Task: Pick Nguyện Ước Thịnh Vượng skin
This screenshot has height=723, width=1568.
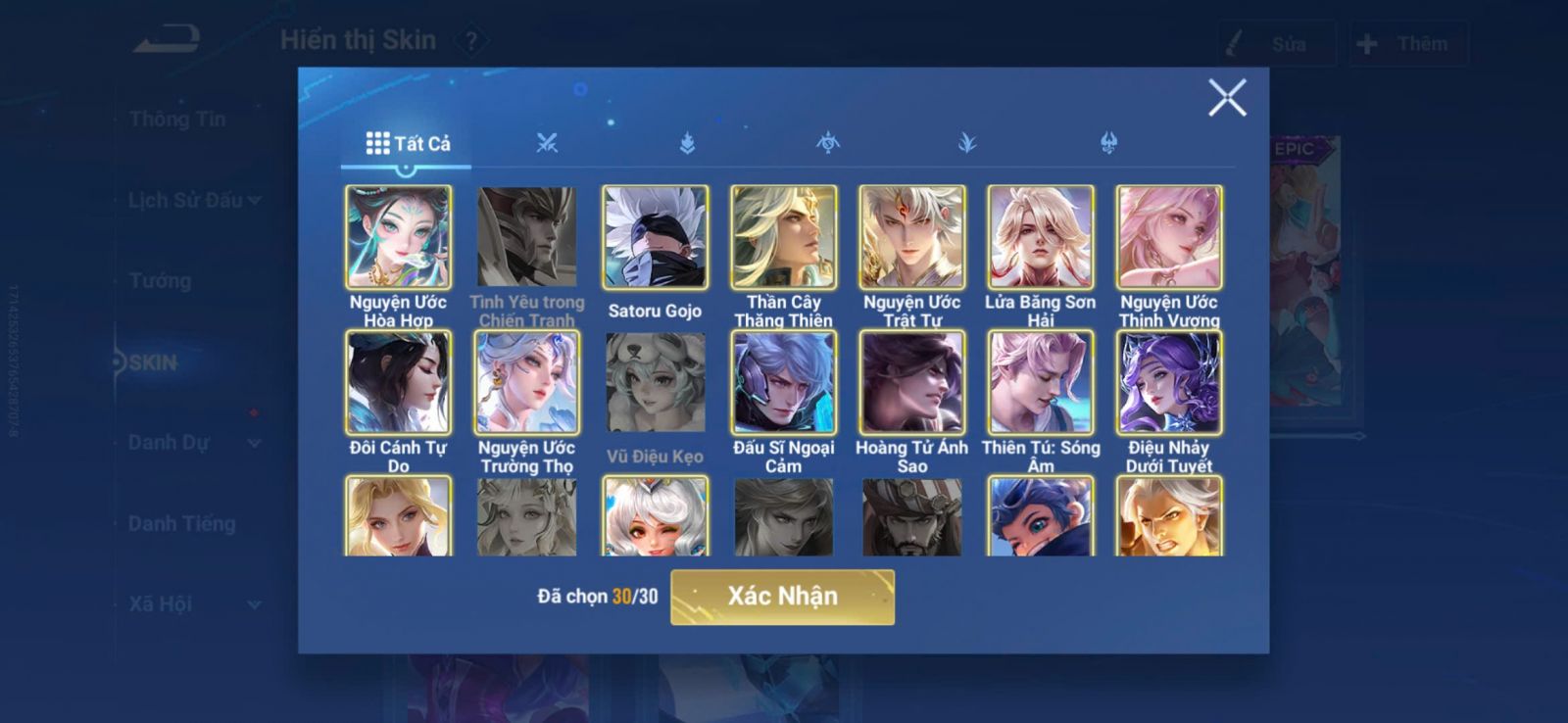Action: point(1168,238)
